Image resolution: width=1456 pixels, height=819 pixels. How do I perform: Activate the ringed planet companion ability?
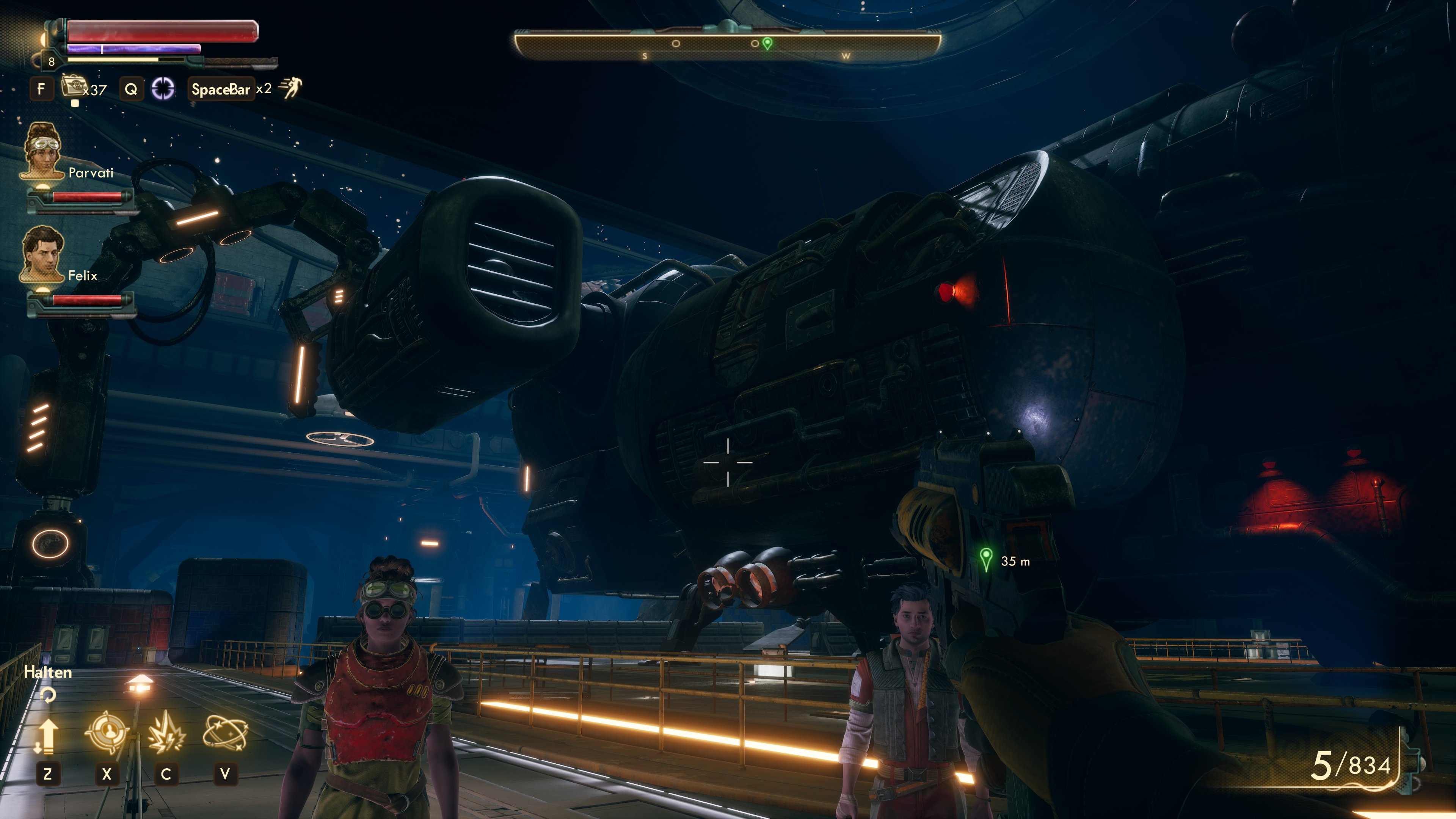pyautogui.click(x=225, y=733)
